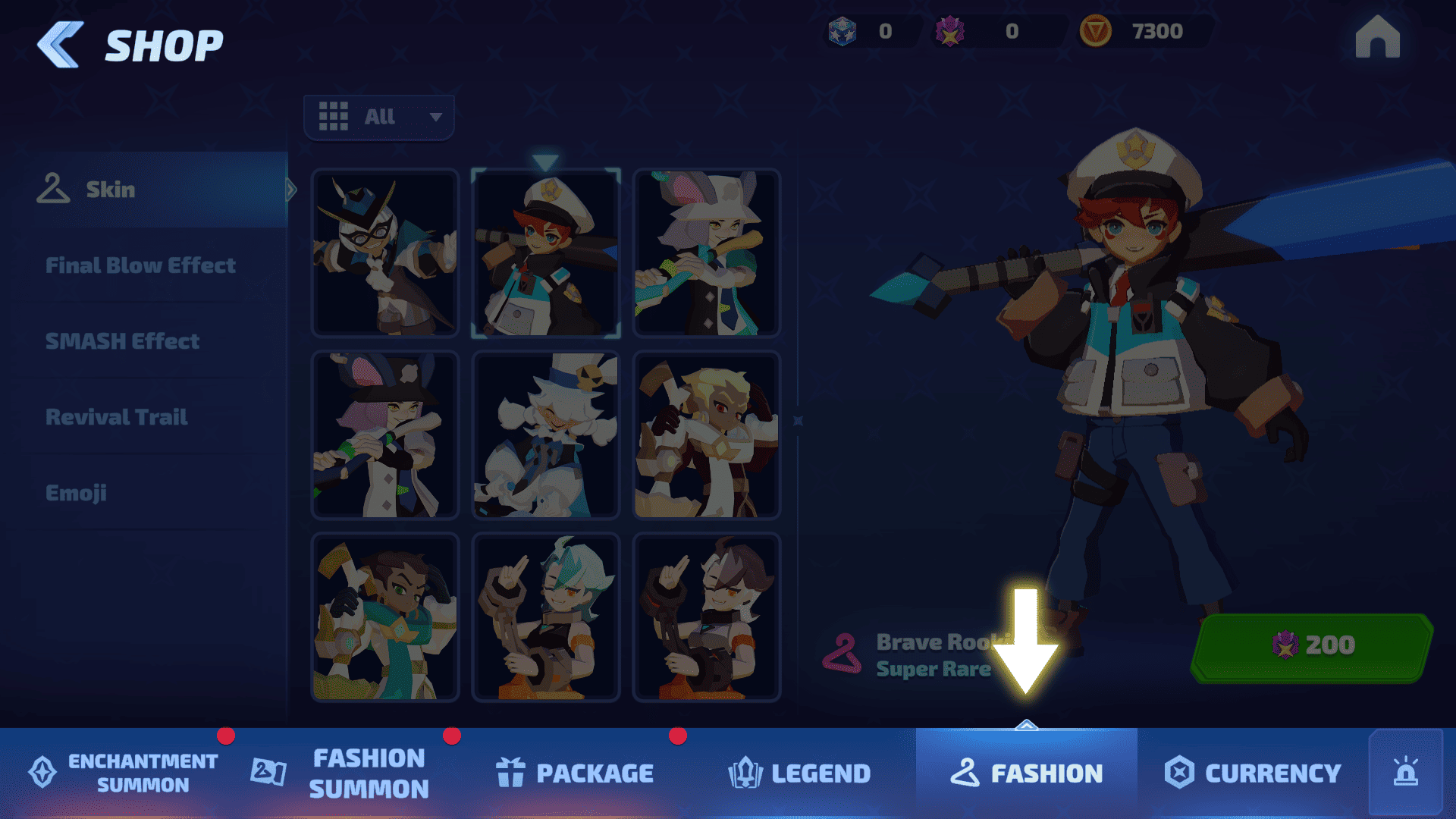
Task: Go back using the Shop arrow
Action: pyautogui.click(x=61, y=45)
